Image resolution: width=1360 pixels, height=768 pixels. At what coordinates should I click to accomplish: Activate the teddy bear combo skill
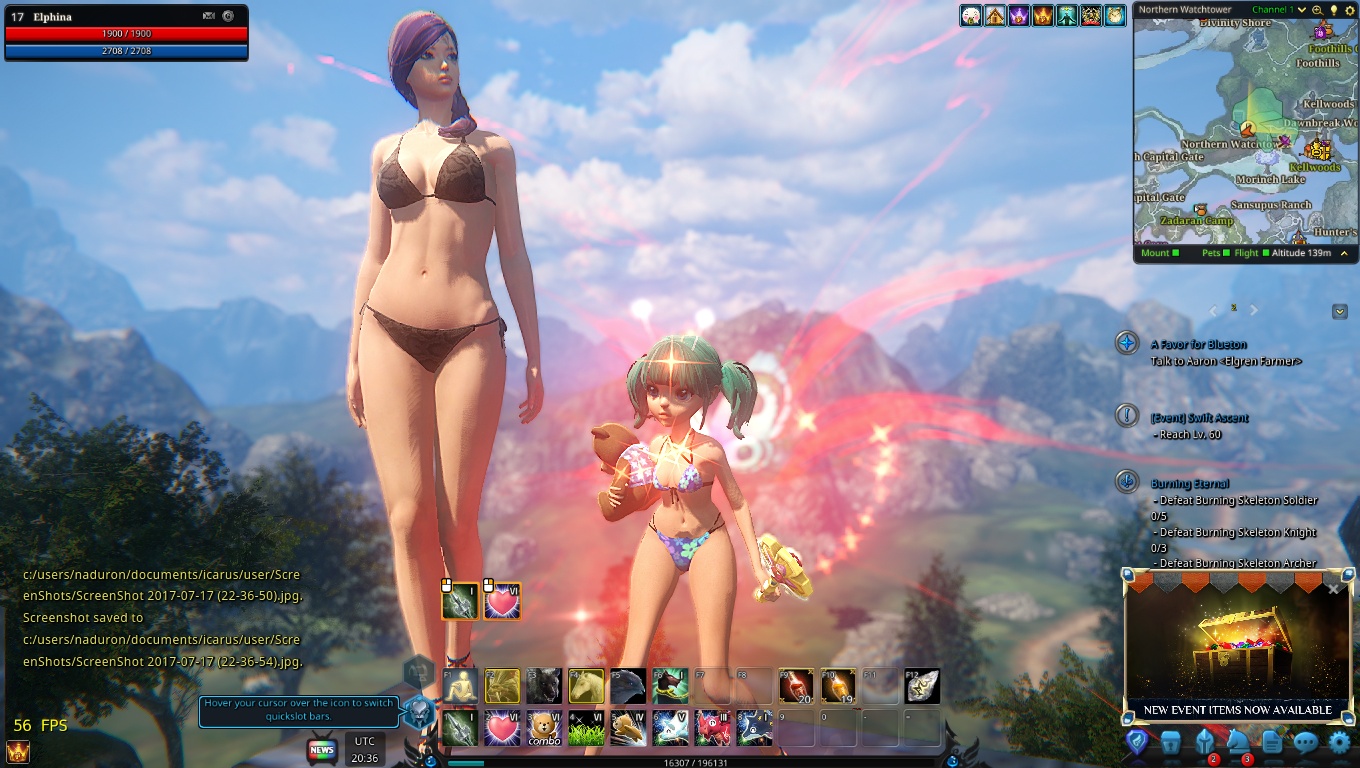tap(544, 727)
